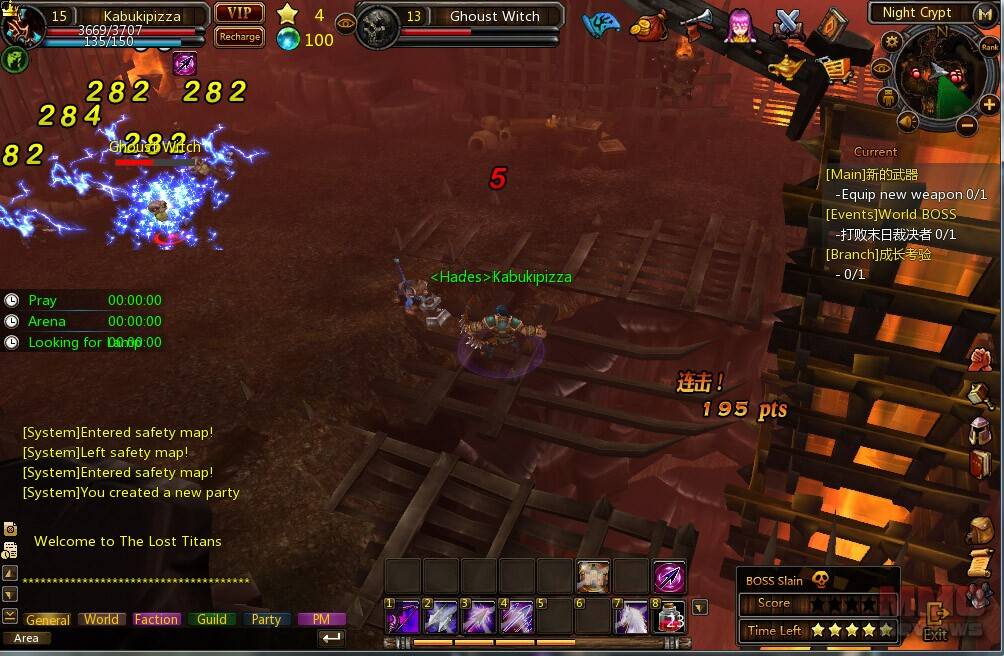This screenshot has height=656, width=1004.
Task: Click the golden magic lamp icon
Action: click(x=786, y=66)
